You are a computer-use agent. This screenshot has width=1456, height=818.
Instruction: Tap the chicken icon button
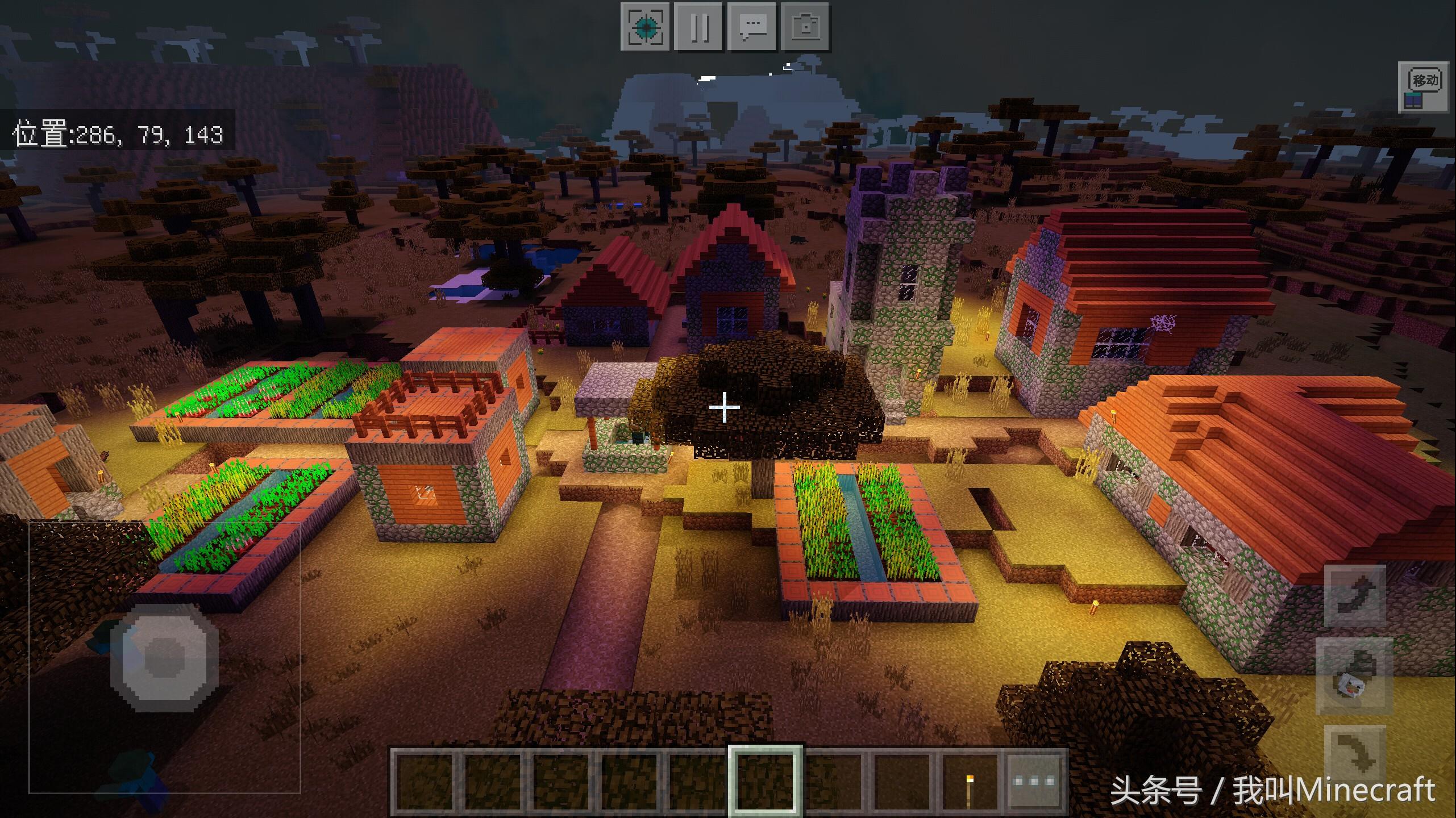point(1354,676)
